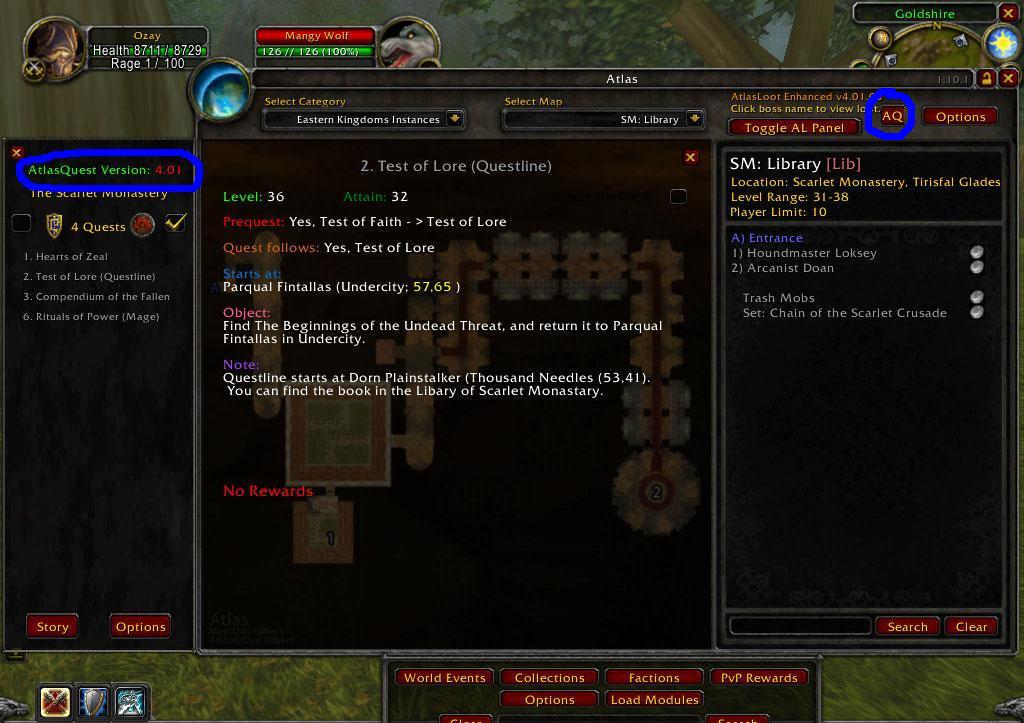This screenshot has width=1024, height=723.
Task: Toggle the AQ AtlasQuest button
Action: click(x=892, y=117)
